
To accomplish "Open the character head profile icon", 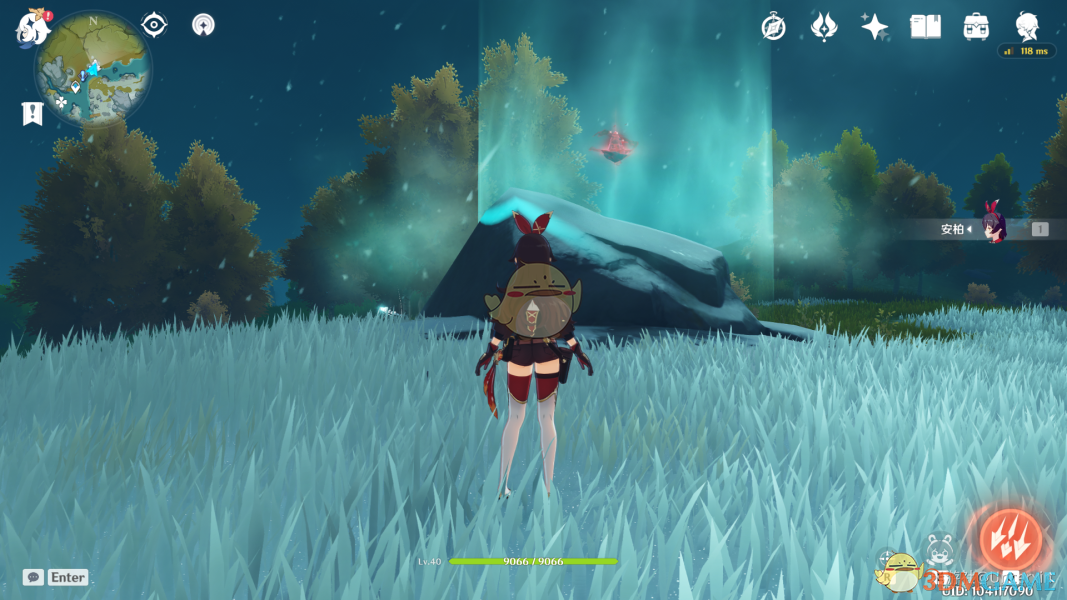I will pyautogui.click(x=1027, y=27).
